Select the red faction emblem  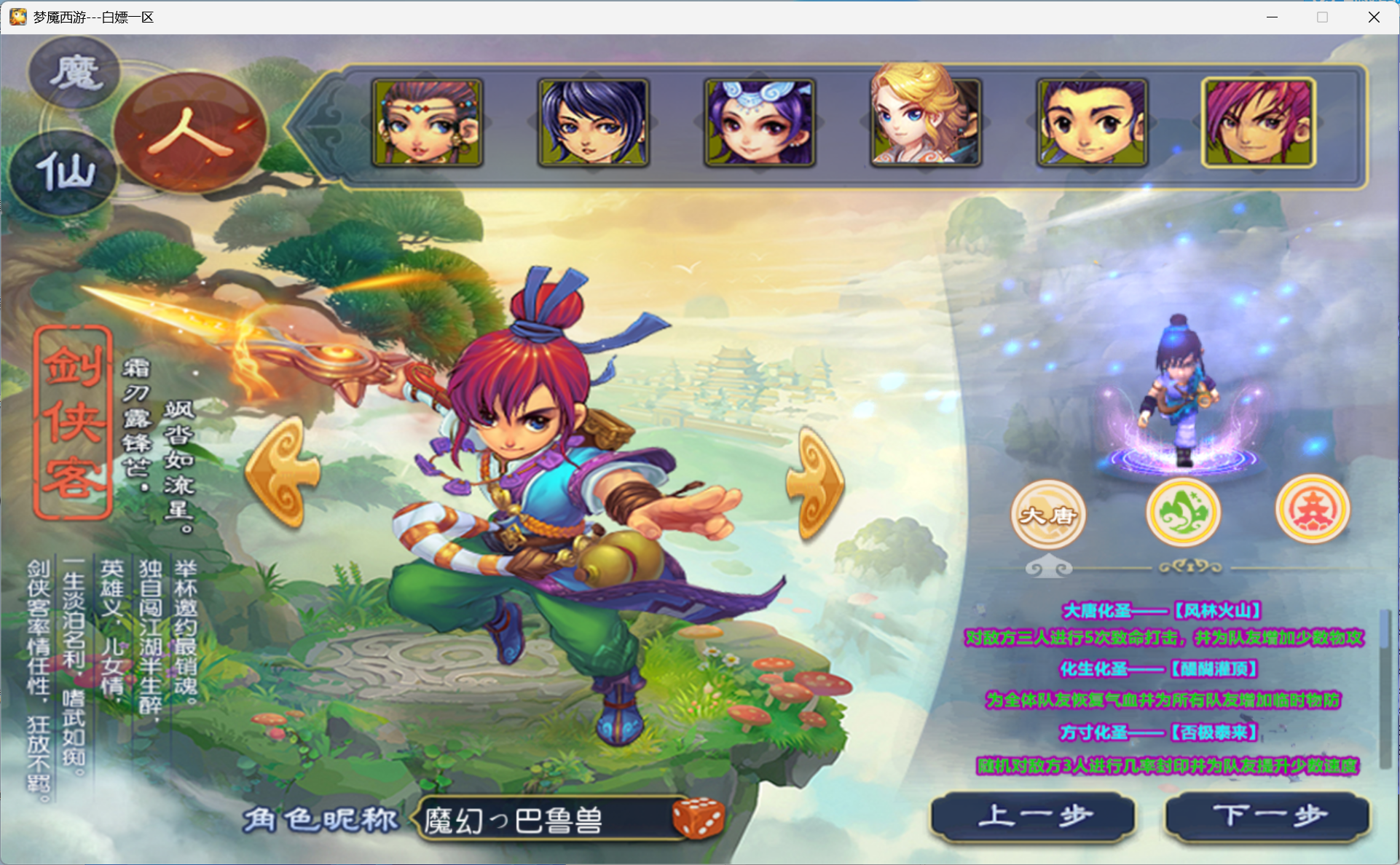point(1312,510)
